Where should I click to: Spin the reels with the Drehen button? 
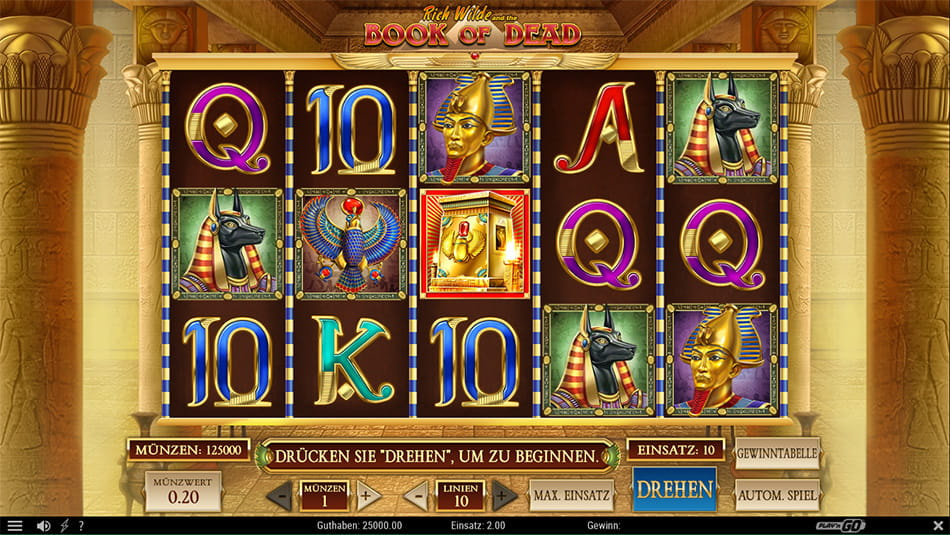click(675, 490)
